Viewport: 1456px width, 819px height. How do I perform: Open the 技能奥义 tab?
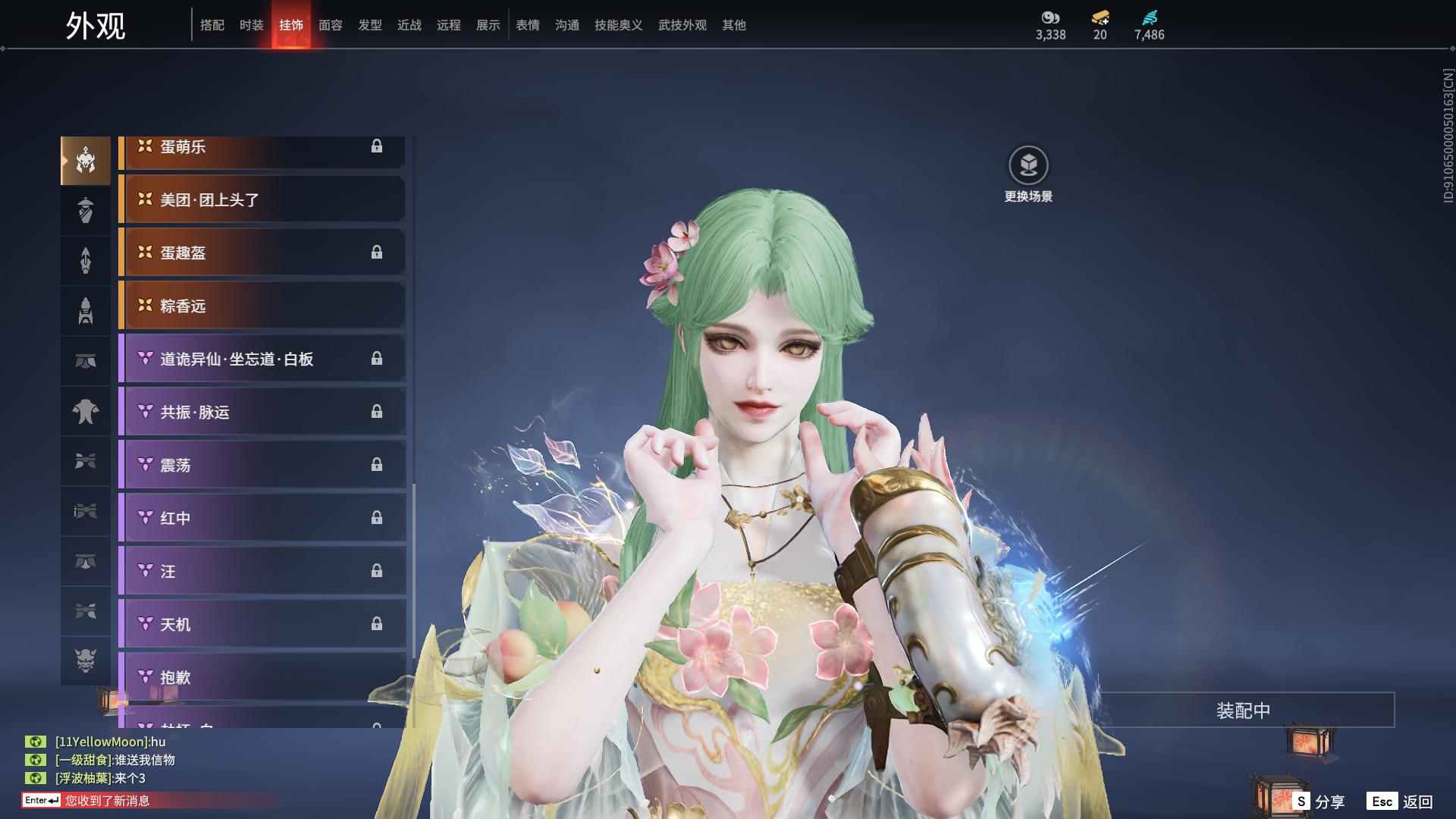click(619, 25)
